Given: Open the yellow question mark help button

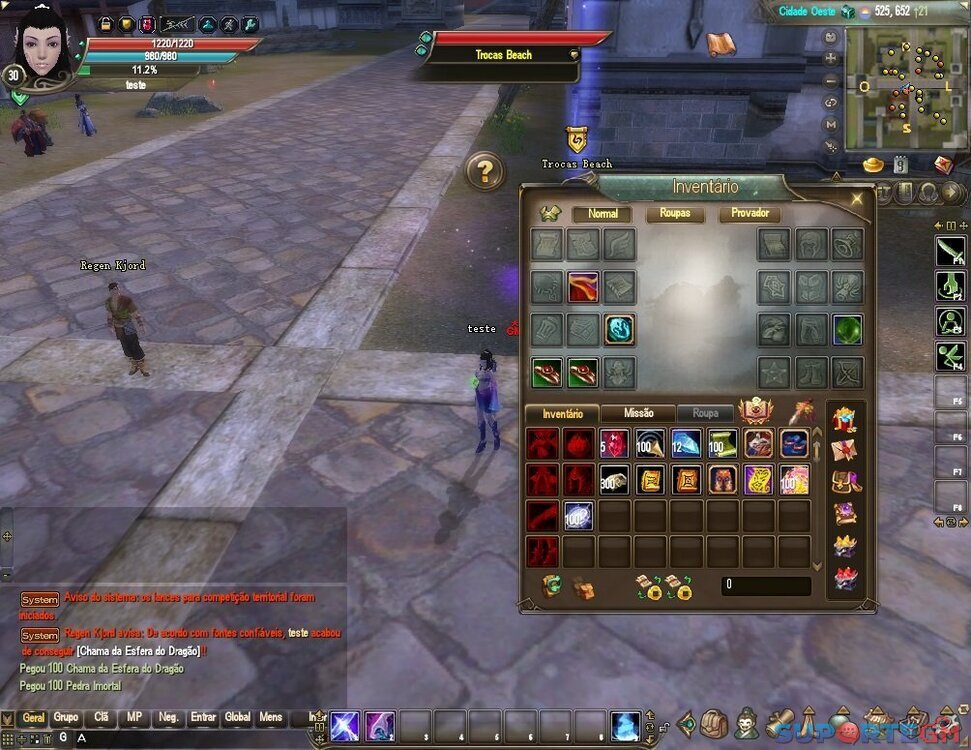Looking at the screenshot, I should tap(485, 172).
